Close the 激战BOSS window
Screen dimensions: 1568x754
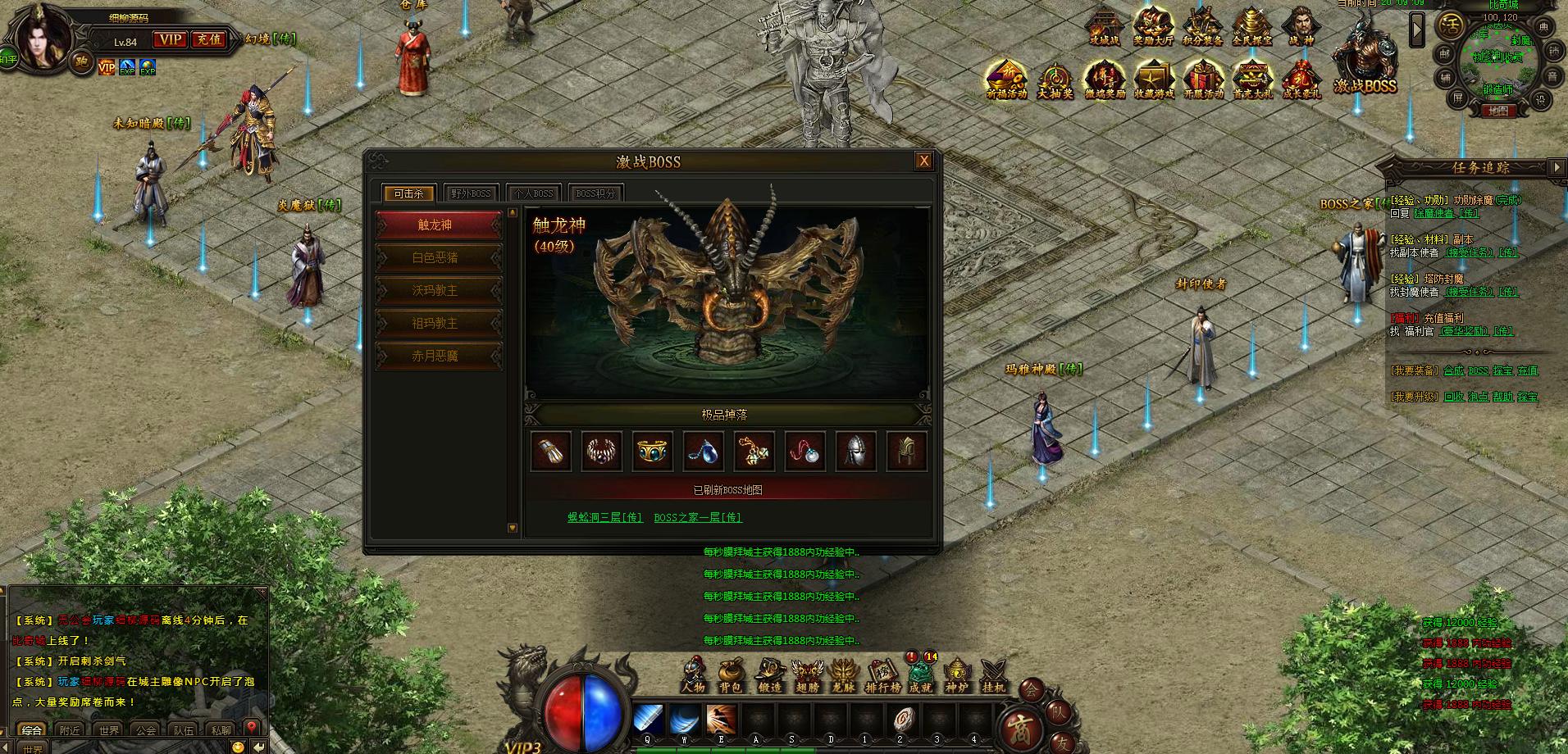coord(923,161)
